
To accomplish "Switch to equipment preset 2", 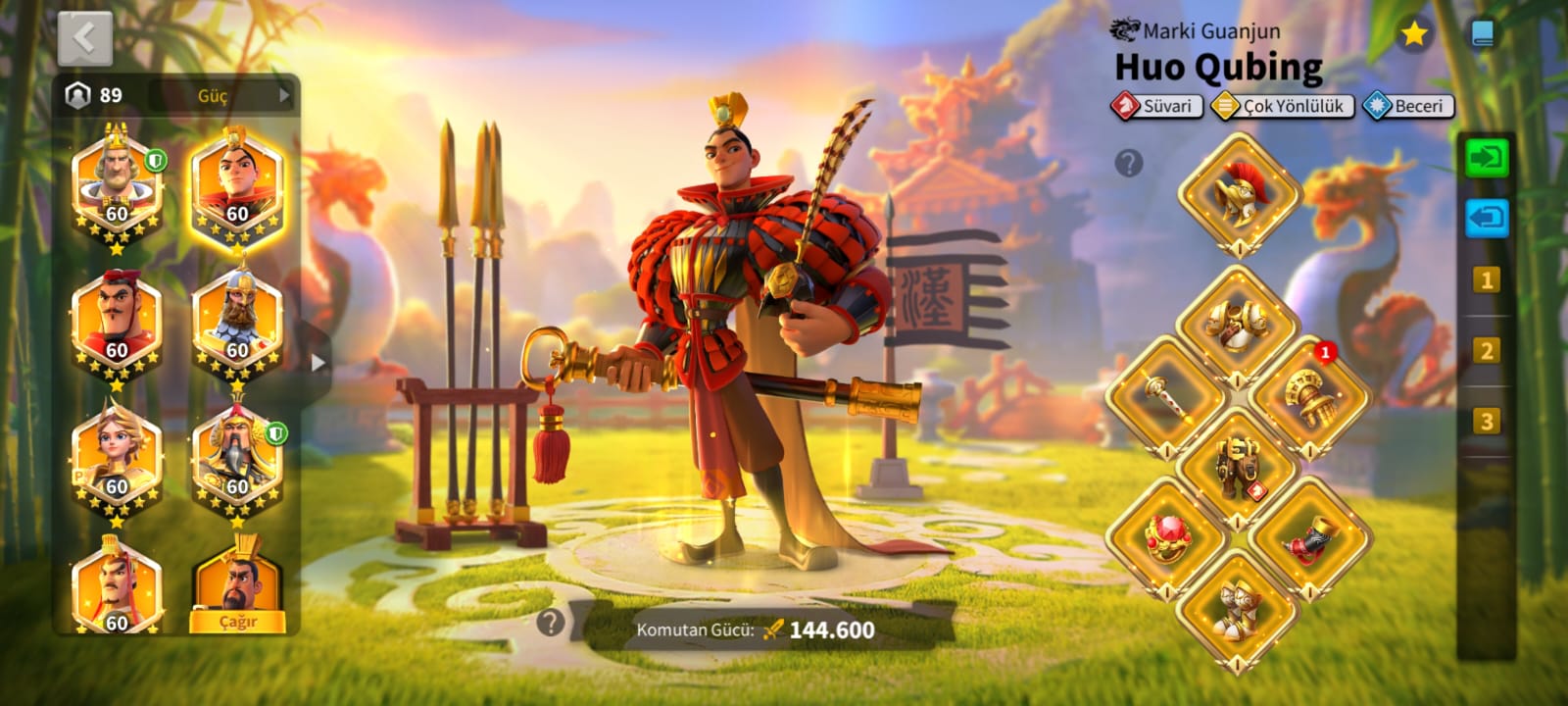I will tap(1486, 351).
